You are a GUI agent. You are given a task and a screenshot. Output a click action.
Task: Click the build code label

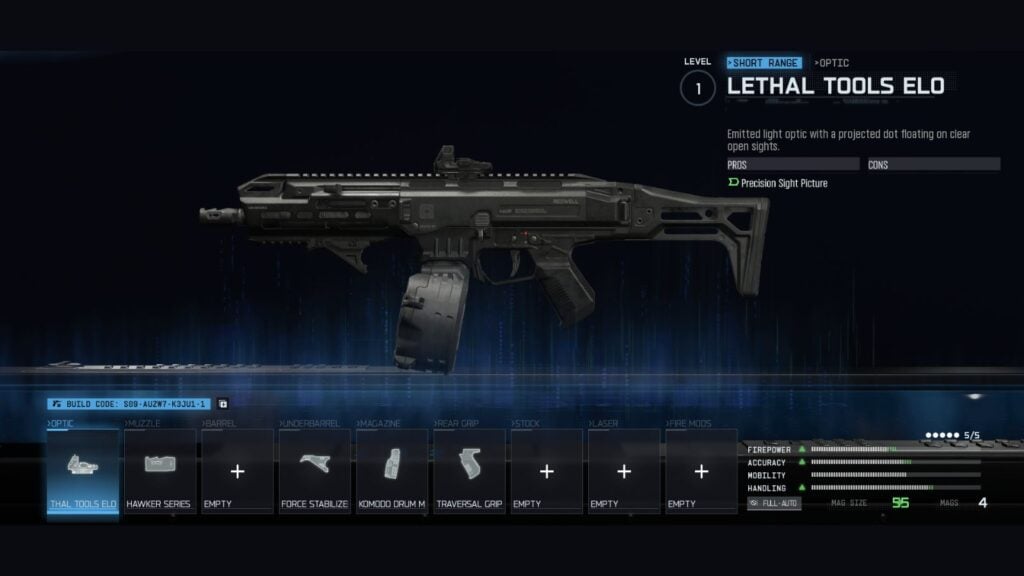tap(129, 404)
